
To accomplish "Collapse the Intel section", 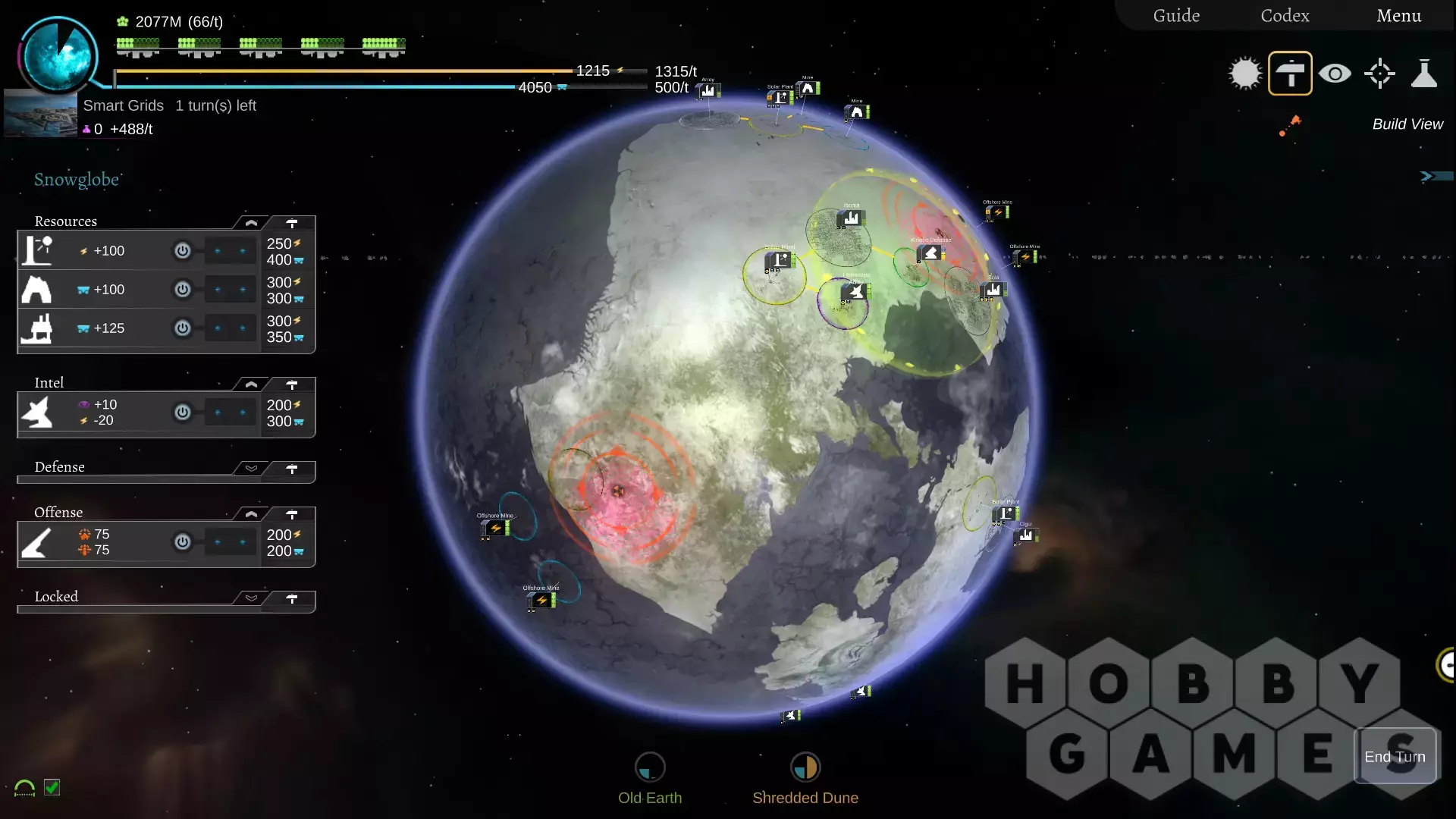I will [x=251, y=384].
